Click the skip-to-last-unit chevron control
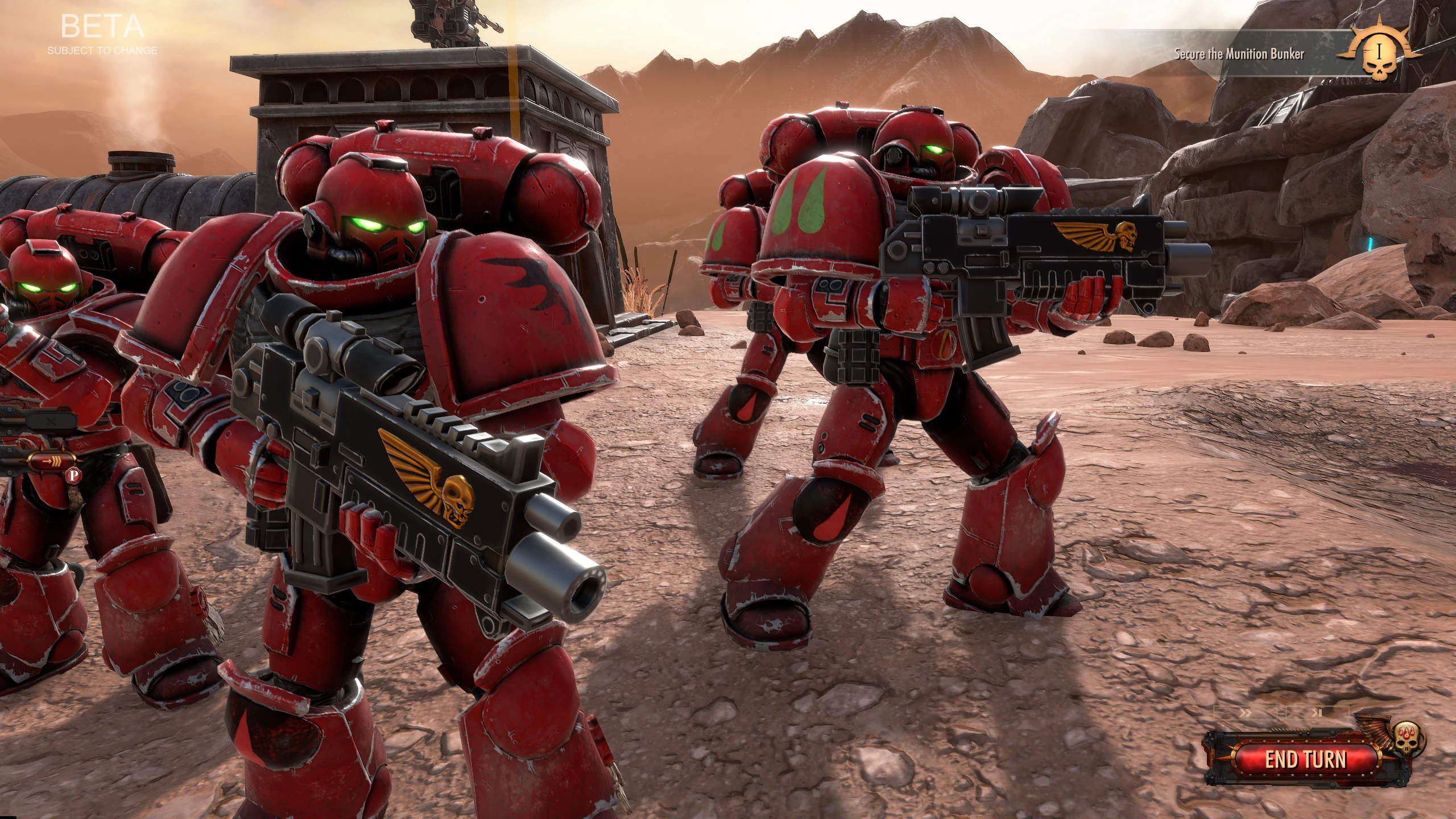The image size is (1456, 819). point(1317,713)
